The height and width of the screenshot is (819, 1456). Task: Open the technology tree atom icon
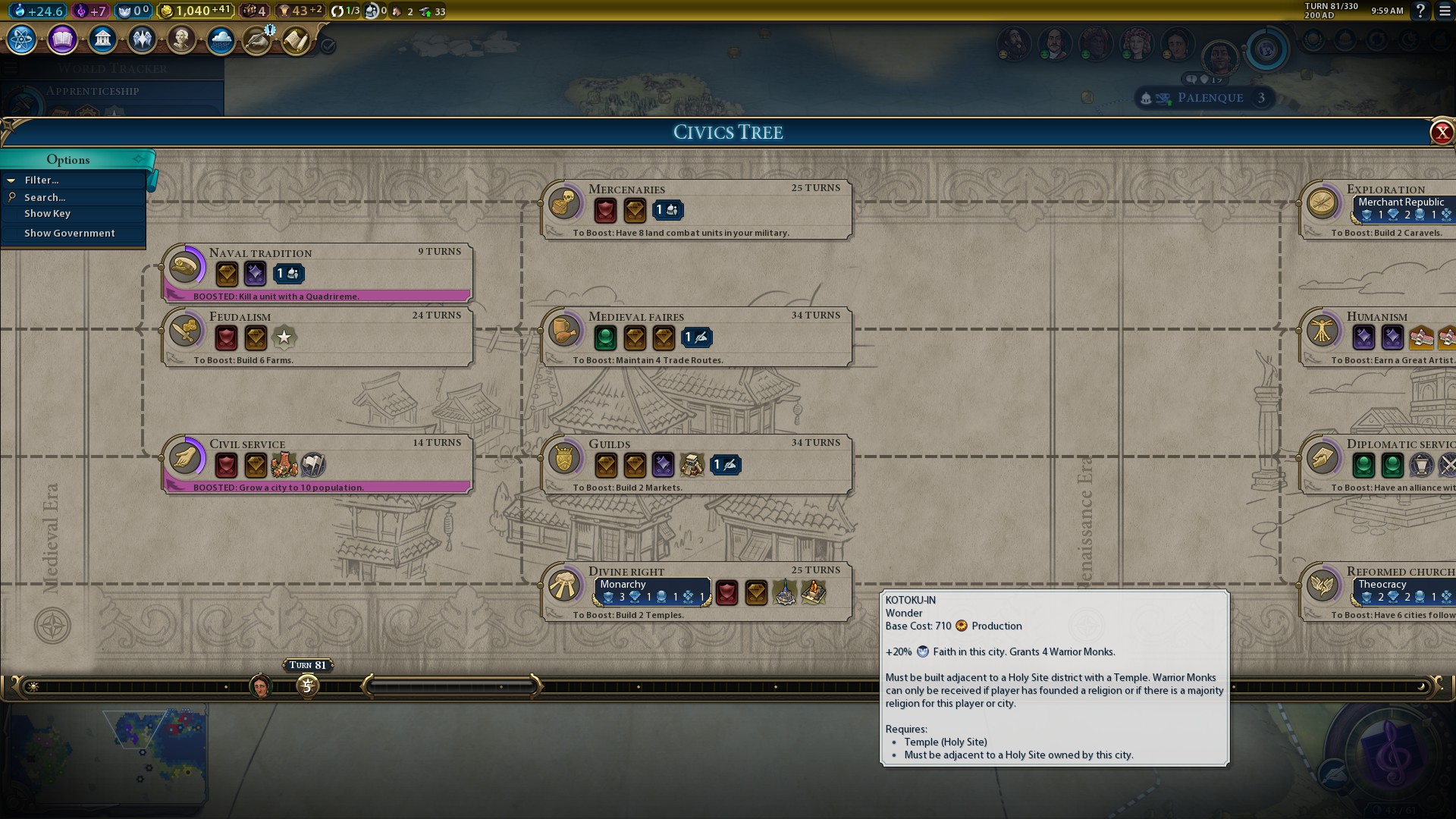click(x=22, y=39)
